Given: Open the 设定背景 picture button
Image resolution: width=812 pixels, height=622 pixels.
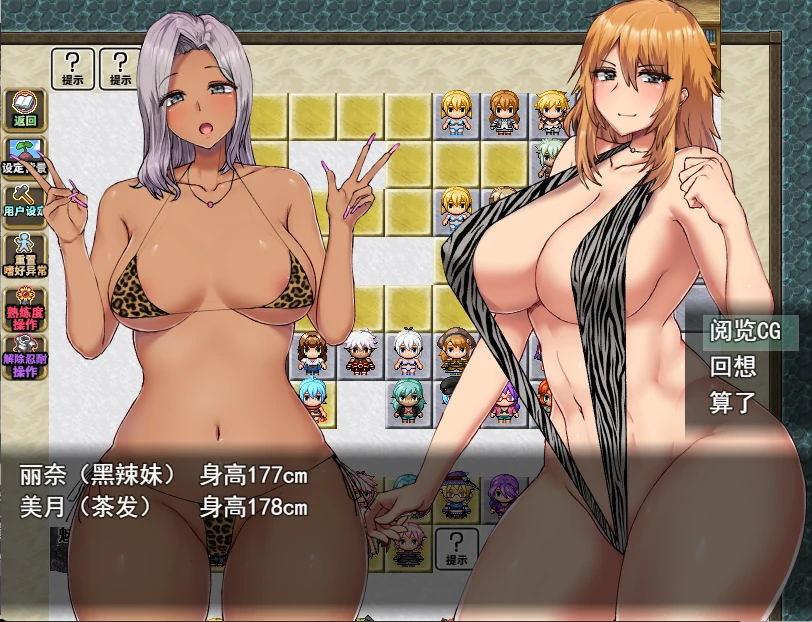Looking at the screenshot, I should [x=24, y=157].
